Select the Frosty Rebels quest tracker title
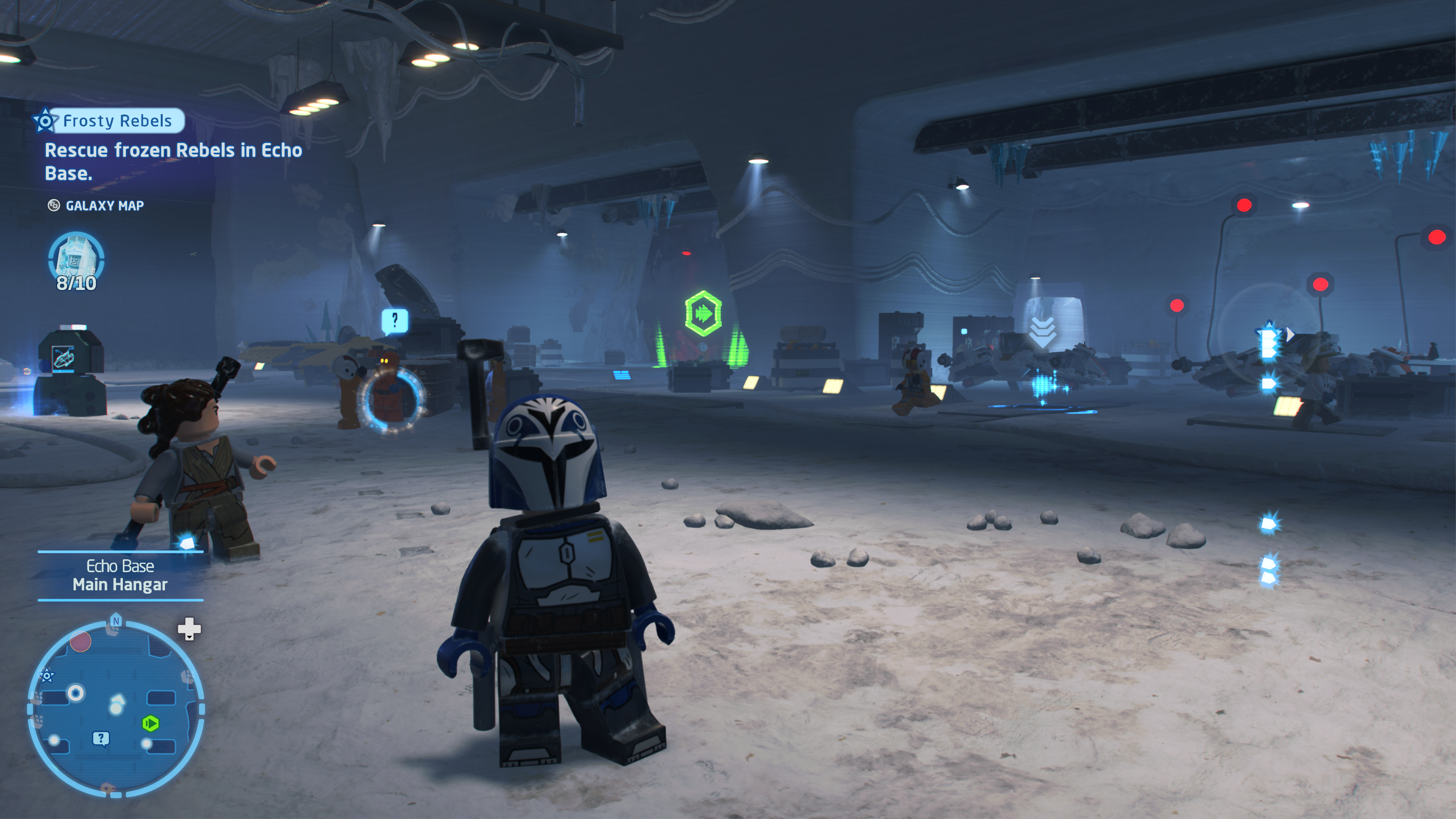 click(117, 121)
